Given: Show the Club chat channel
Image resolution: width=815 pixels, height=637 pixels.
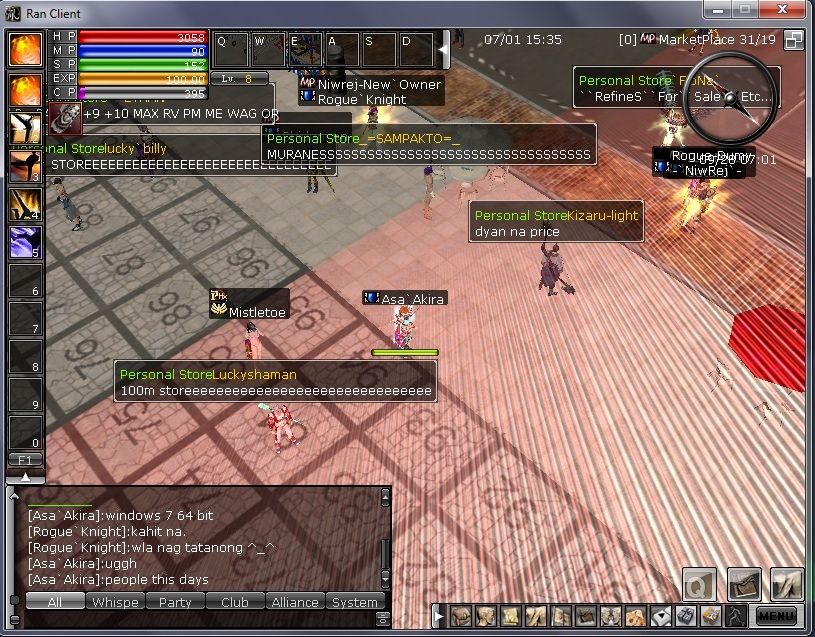Looking at the screenshot, I should pyautogui.click(x=235, y=601).
